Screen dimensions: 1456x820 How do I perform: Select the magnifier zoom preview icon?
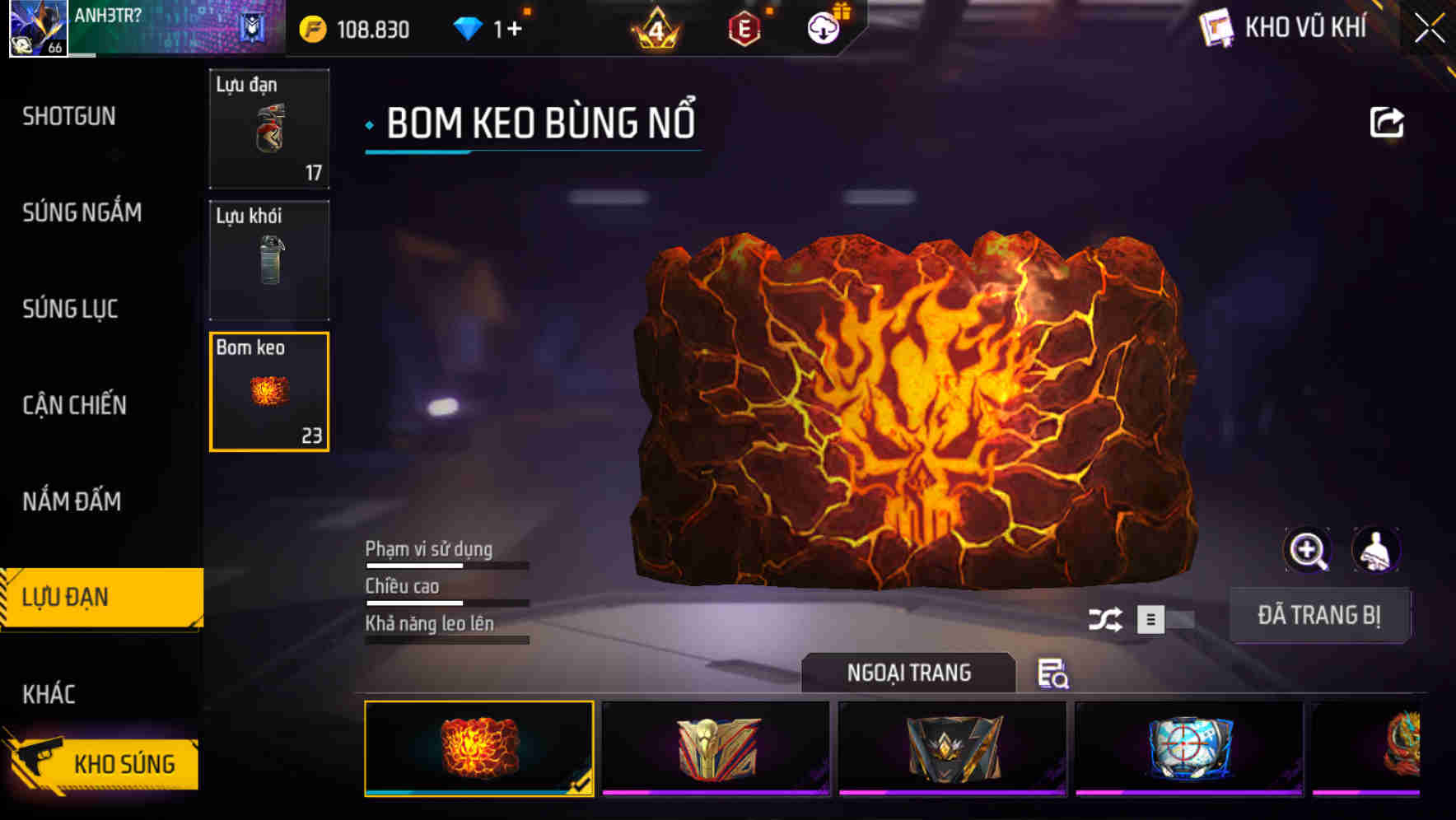click(x=1308, y=550)
